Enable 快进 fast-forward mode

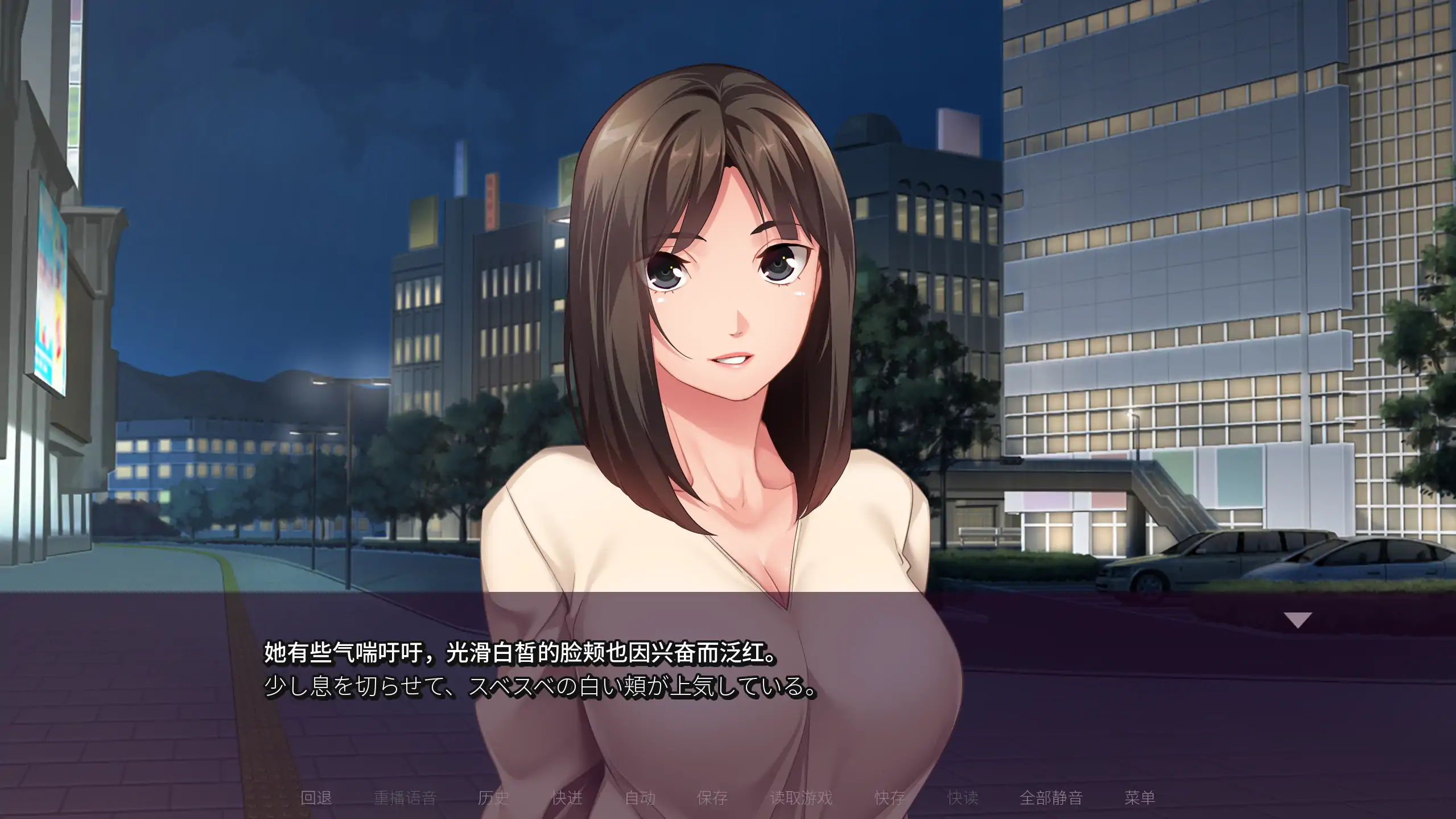[x=567, y=798]
